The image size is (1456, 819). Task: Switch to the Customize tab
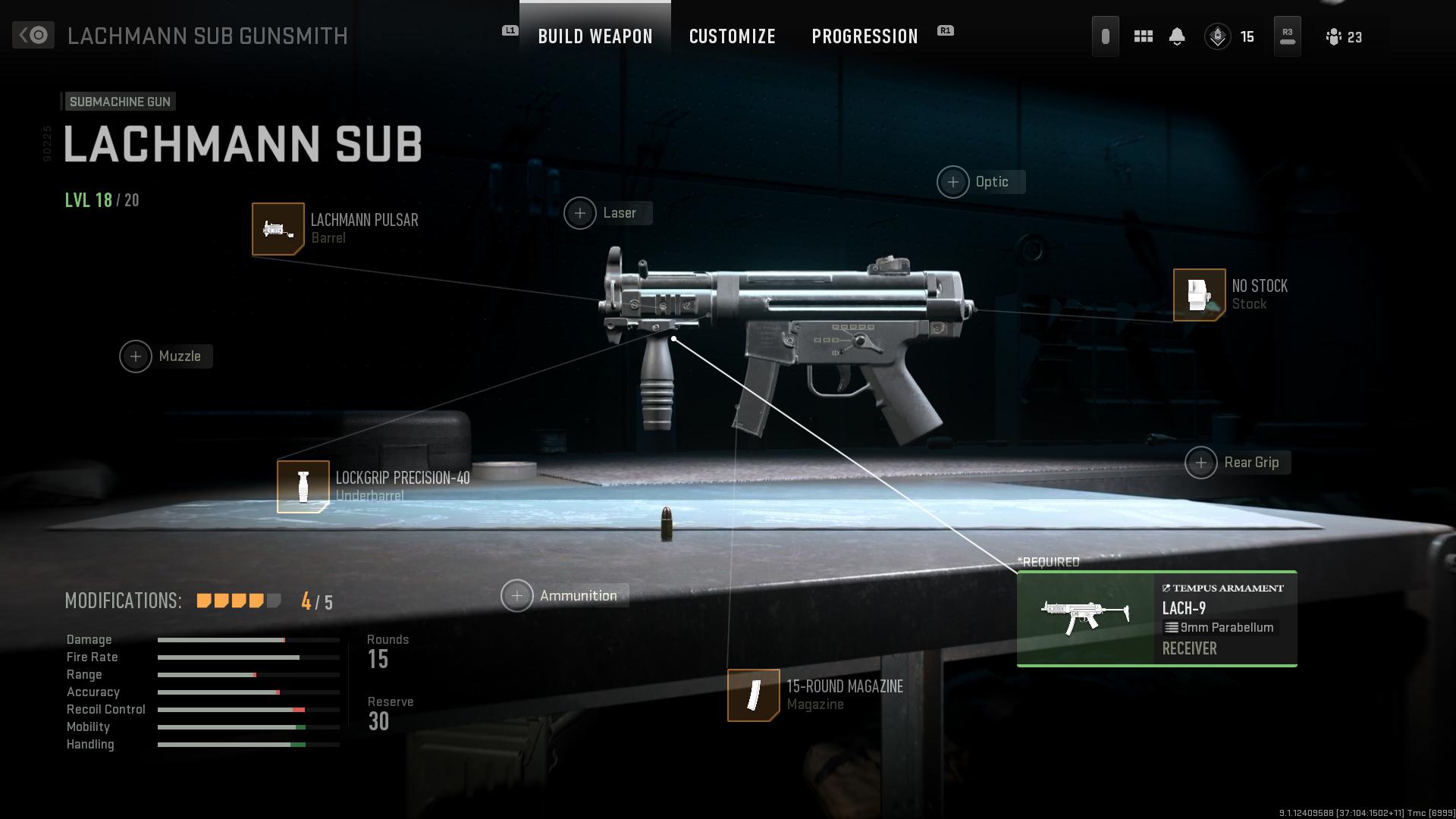[732, 36]
